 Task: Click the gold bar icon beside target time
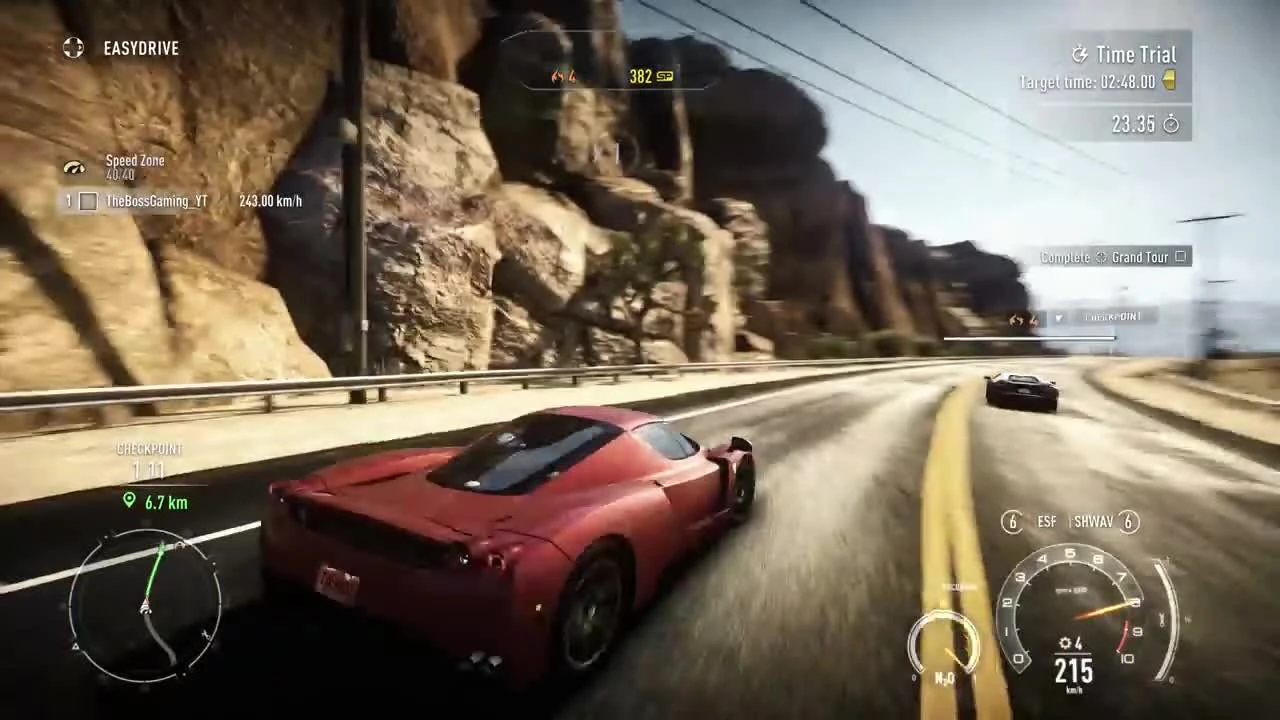(x=1169, y=82)
